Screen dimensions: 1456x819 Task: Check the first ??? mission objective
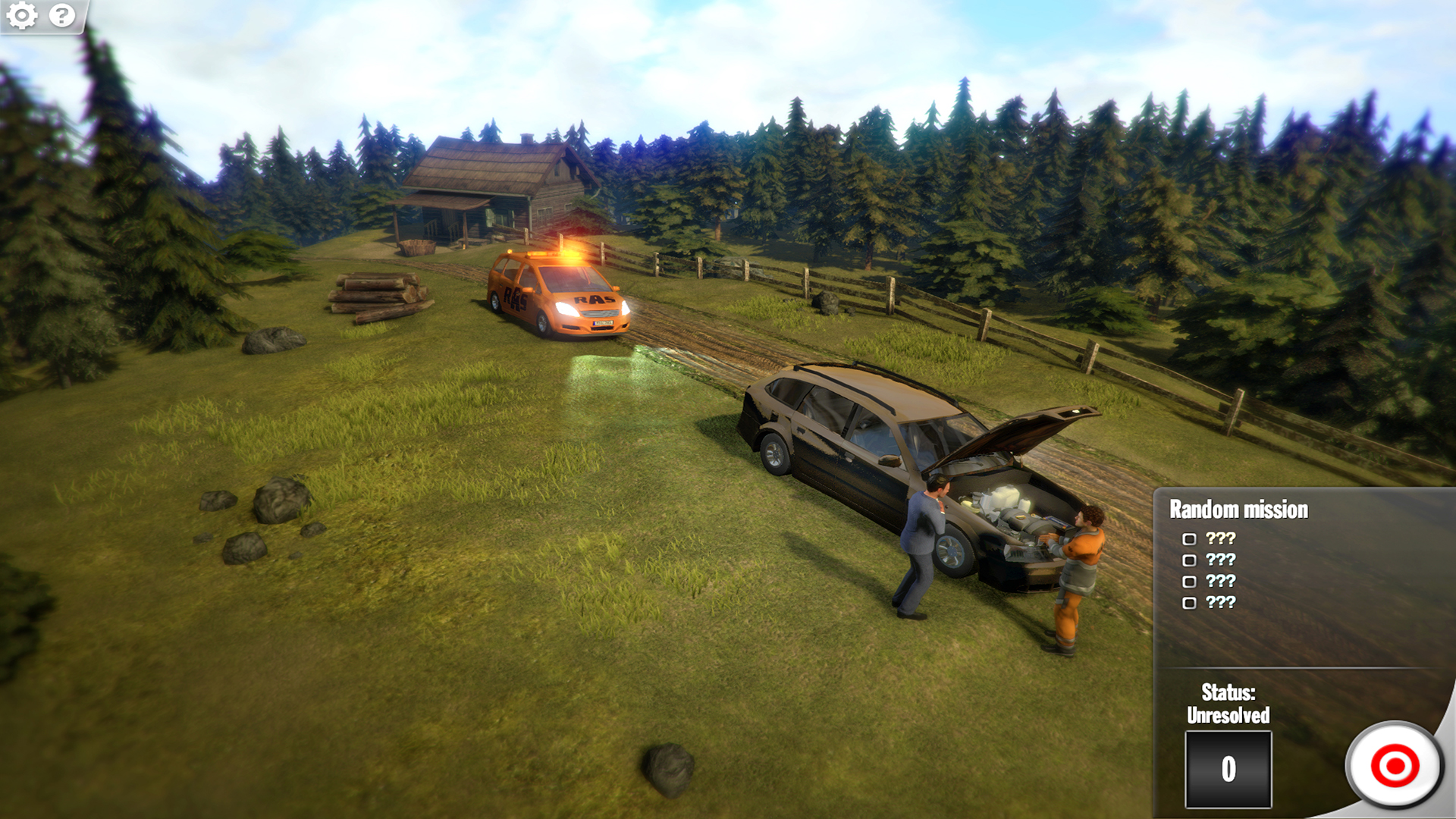(1188, 539)
